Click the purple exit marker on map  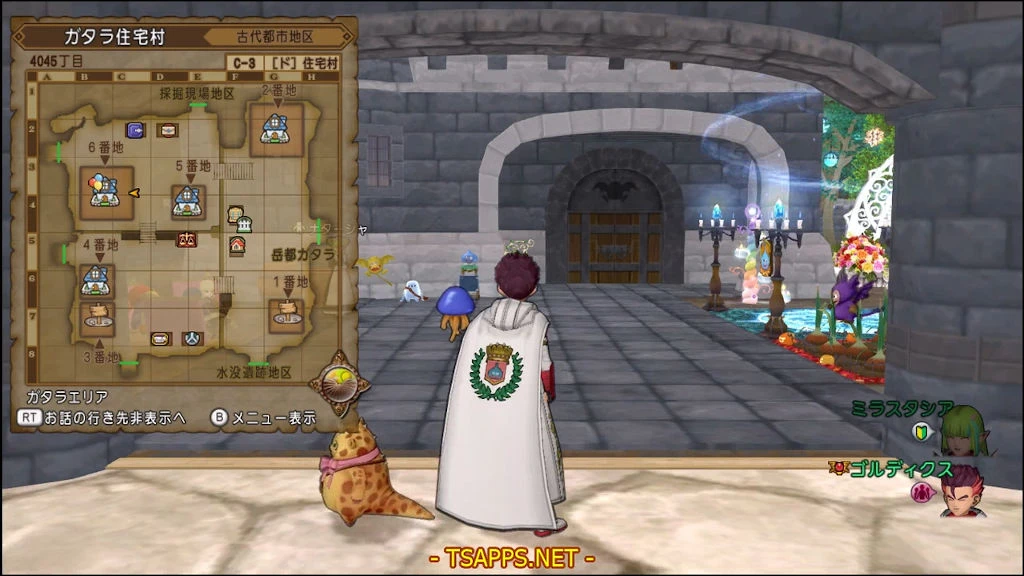point(134,130)
